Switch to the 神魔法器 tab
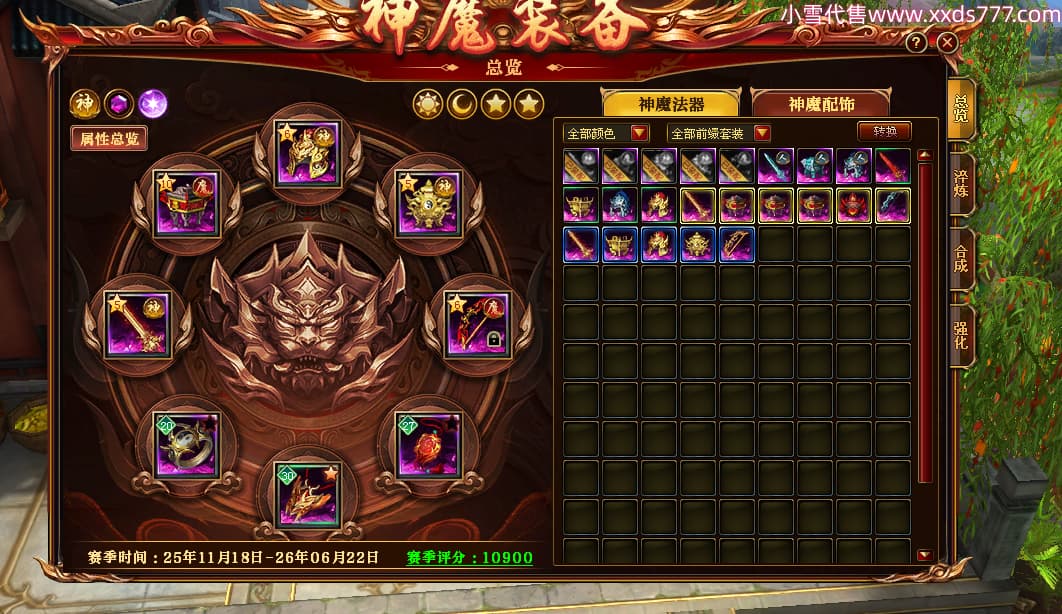Viewport: 1062px width, 614px height. pos(670,104)
